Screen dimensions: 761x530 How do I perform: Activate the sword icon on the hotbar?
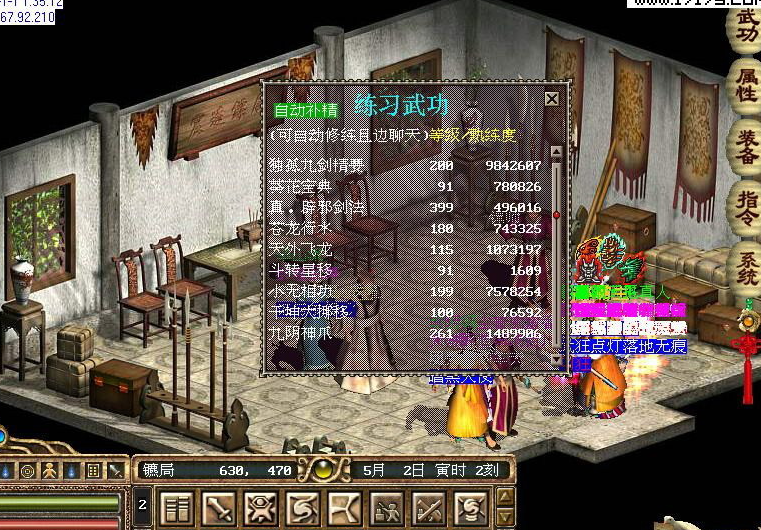pos(219,509)
